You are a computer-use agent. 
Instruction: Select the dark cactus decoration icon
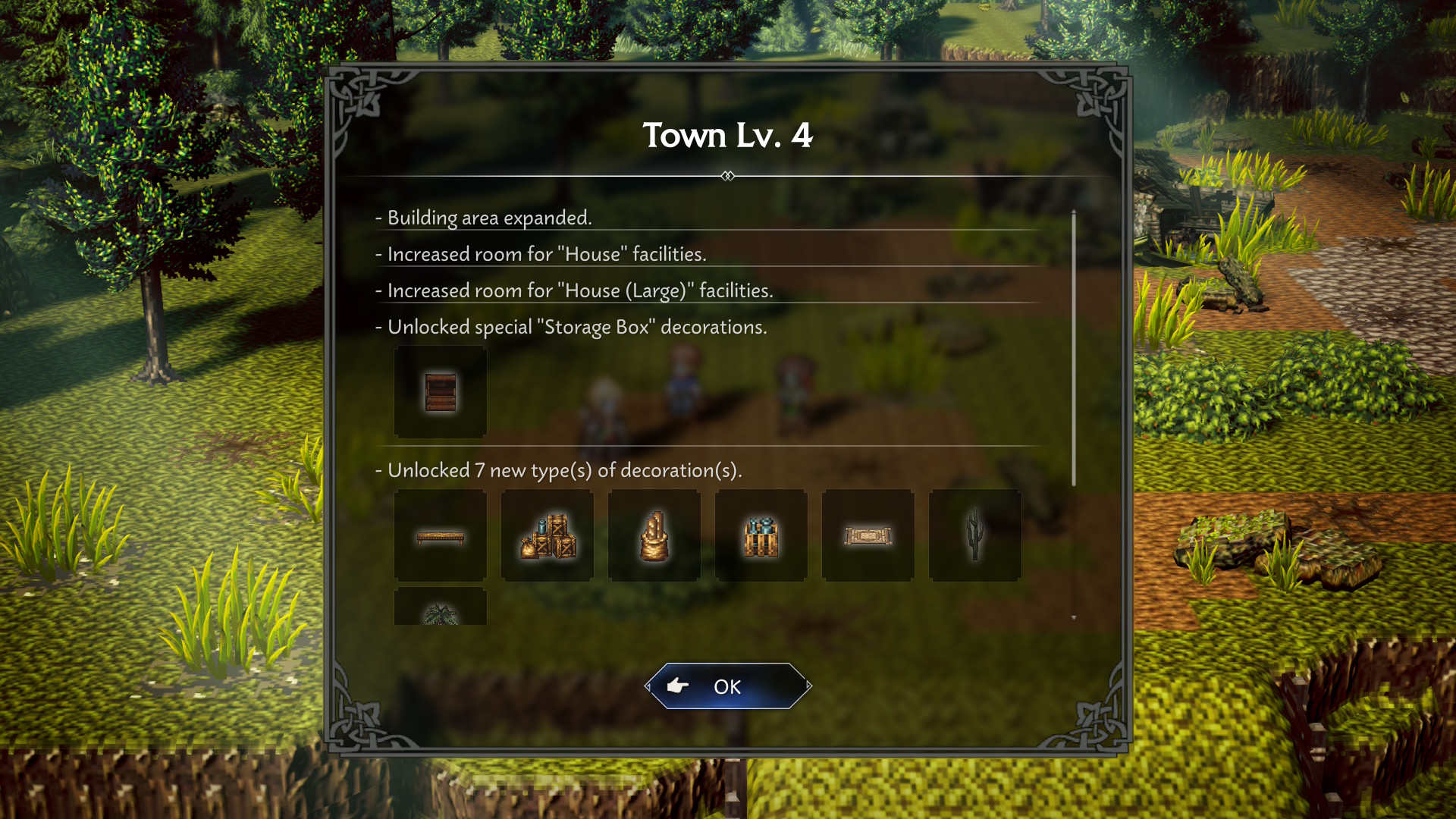(x=975, y=535)
